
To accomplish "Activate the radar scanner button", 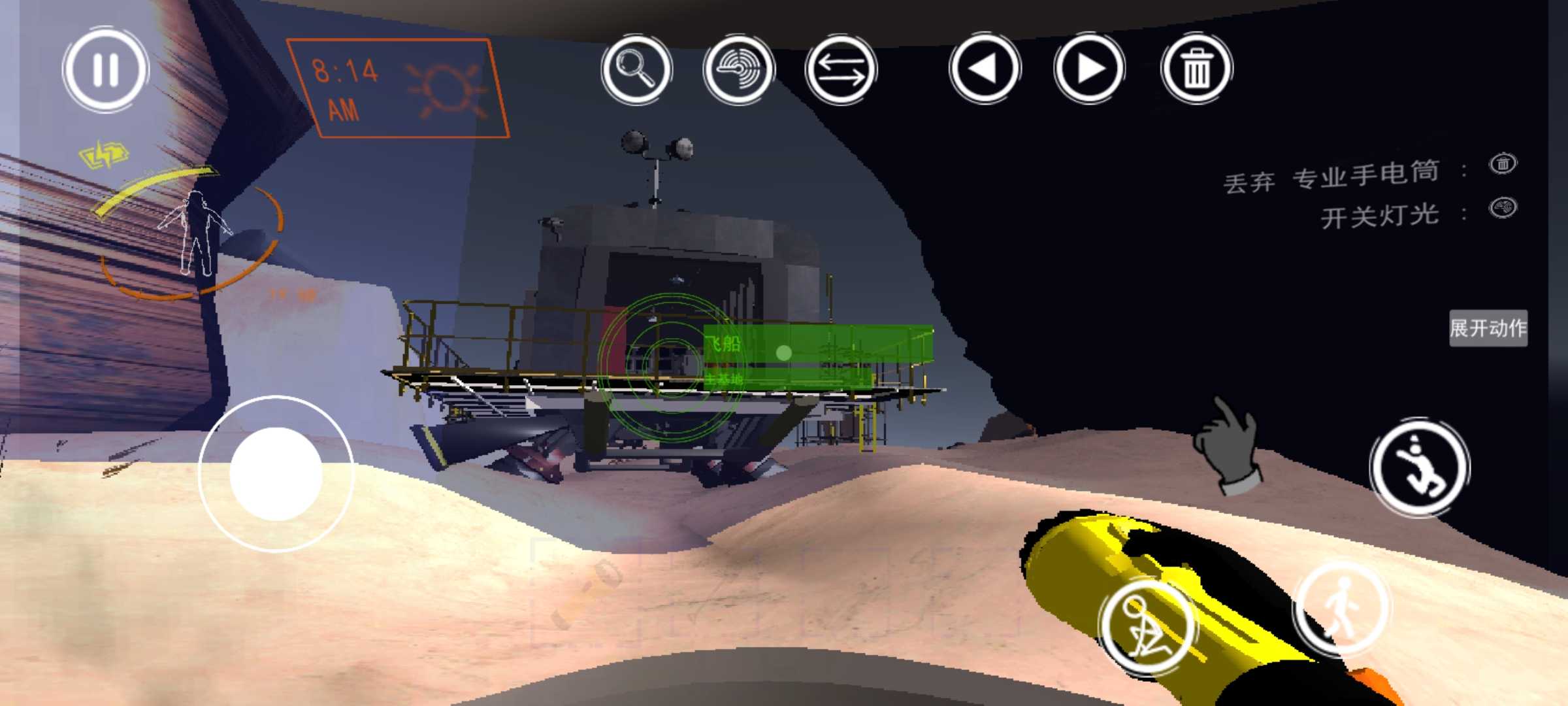I will click(738, 69).
